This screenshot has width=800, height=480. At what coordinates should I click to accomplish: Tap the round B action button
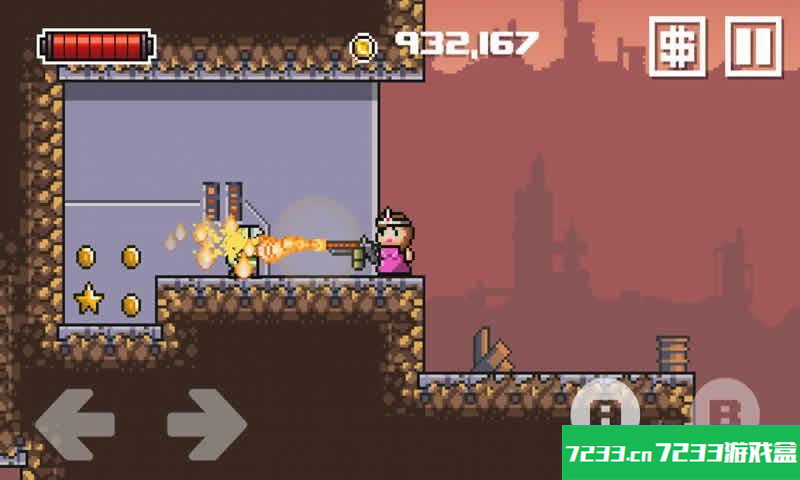click(x=727, y=408)
